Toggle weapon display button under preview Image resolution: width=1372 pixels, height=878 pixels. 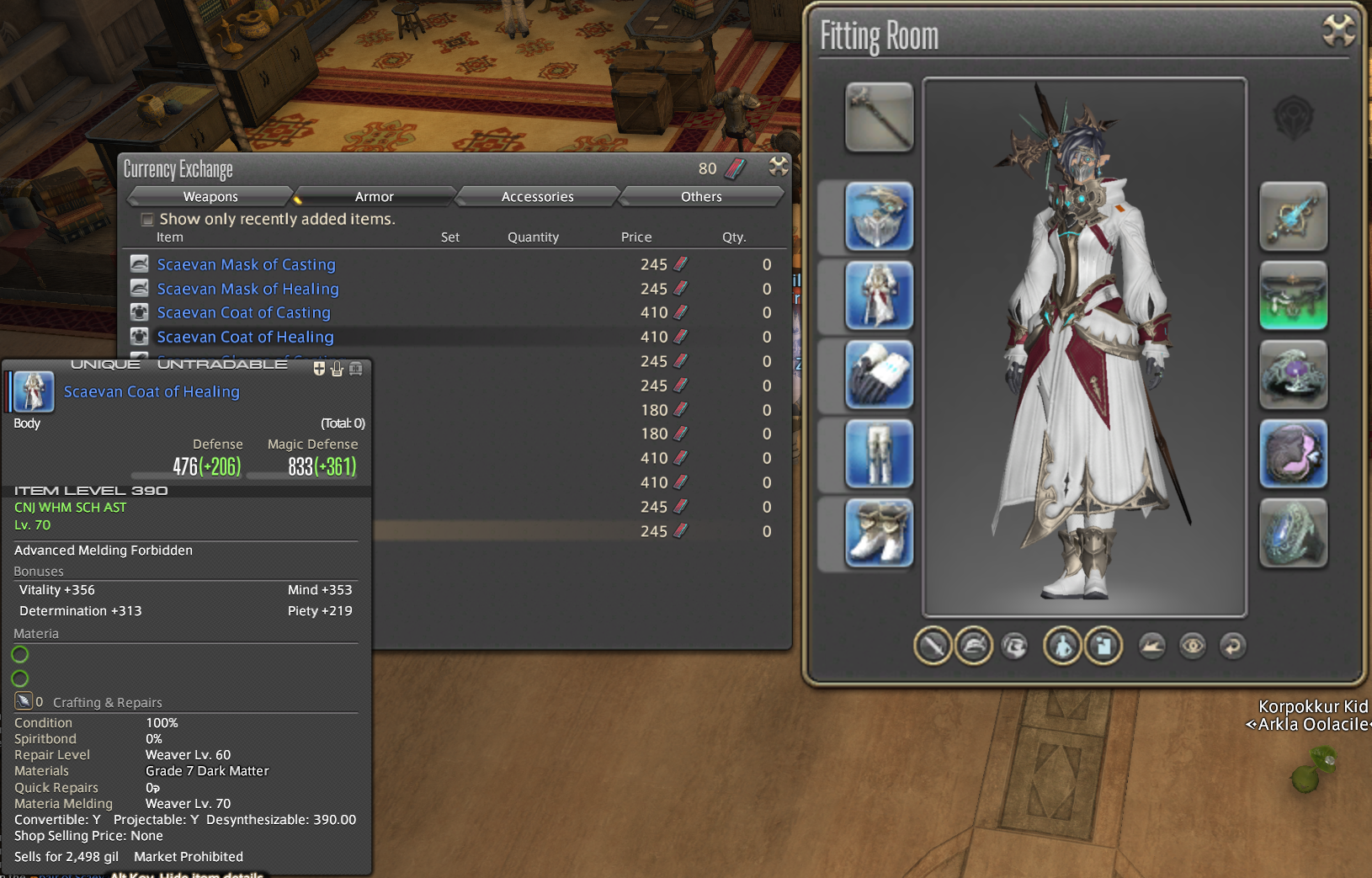[x=933, y=646]
